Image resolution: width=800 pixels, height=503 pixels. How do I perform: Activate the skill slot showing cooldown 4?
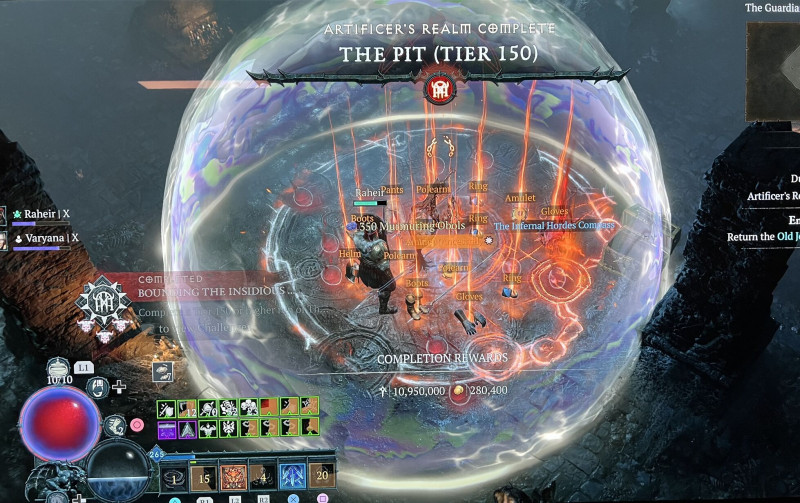pyautogui.click(x=262, y=475)
